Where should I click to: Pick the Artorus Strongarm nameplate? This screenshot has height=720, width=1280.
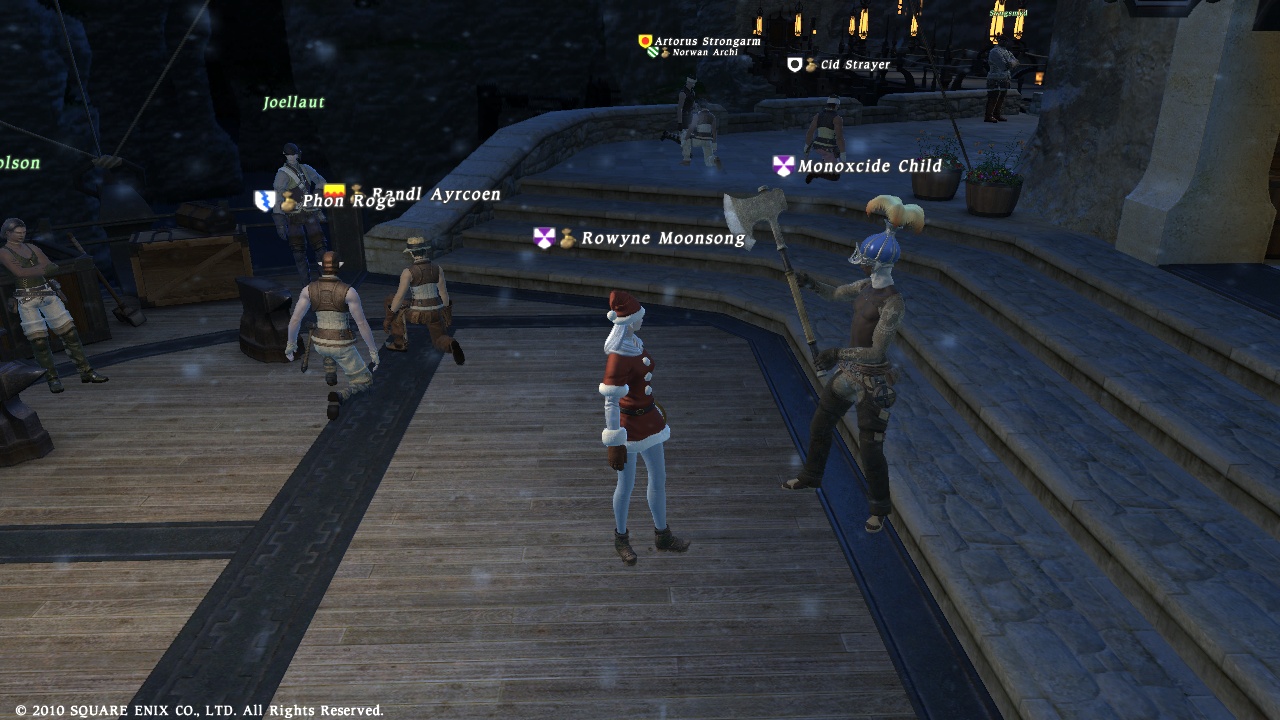707,42
